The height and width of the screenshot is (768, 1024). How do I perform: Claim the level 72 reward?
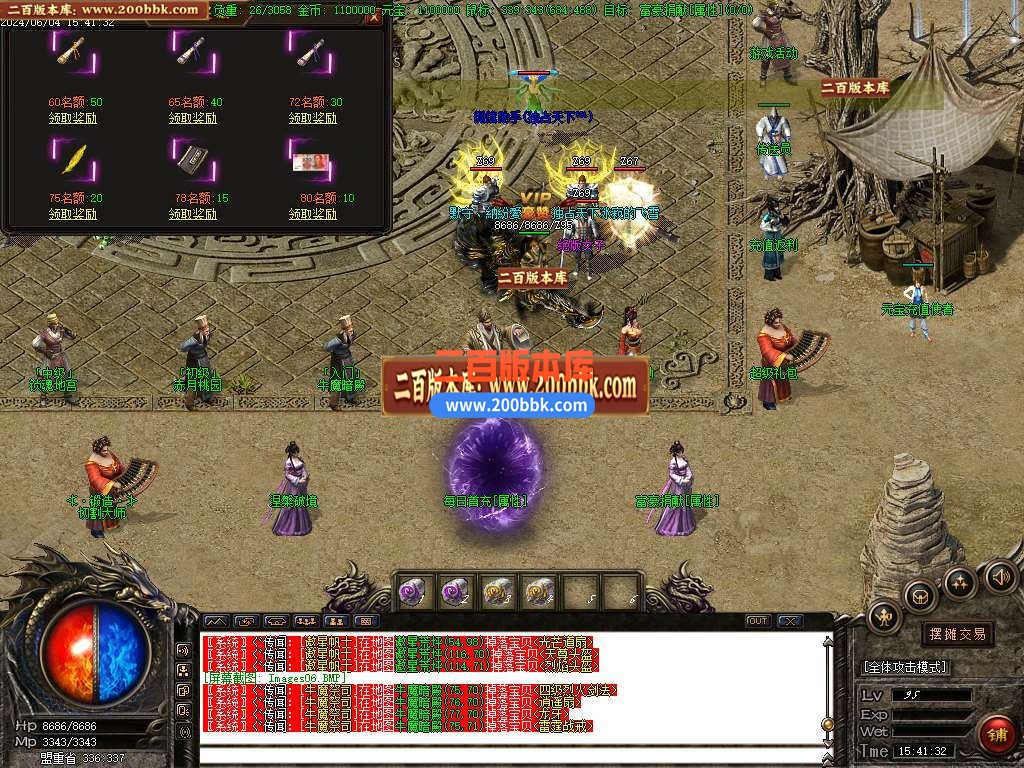313,118
